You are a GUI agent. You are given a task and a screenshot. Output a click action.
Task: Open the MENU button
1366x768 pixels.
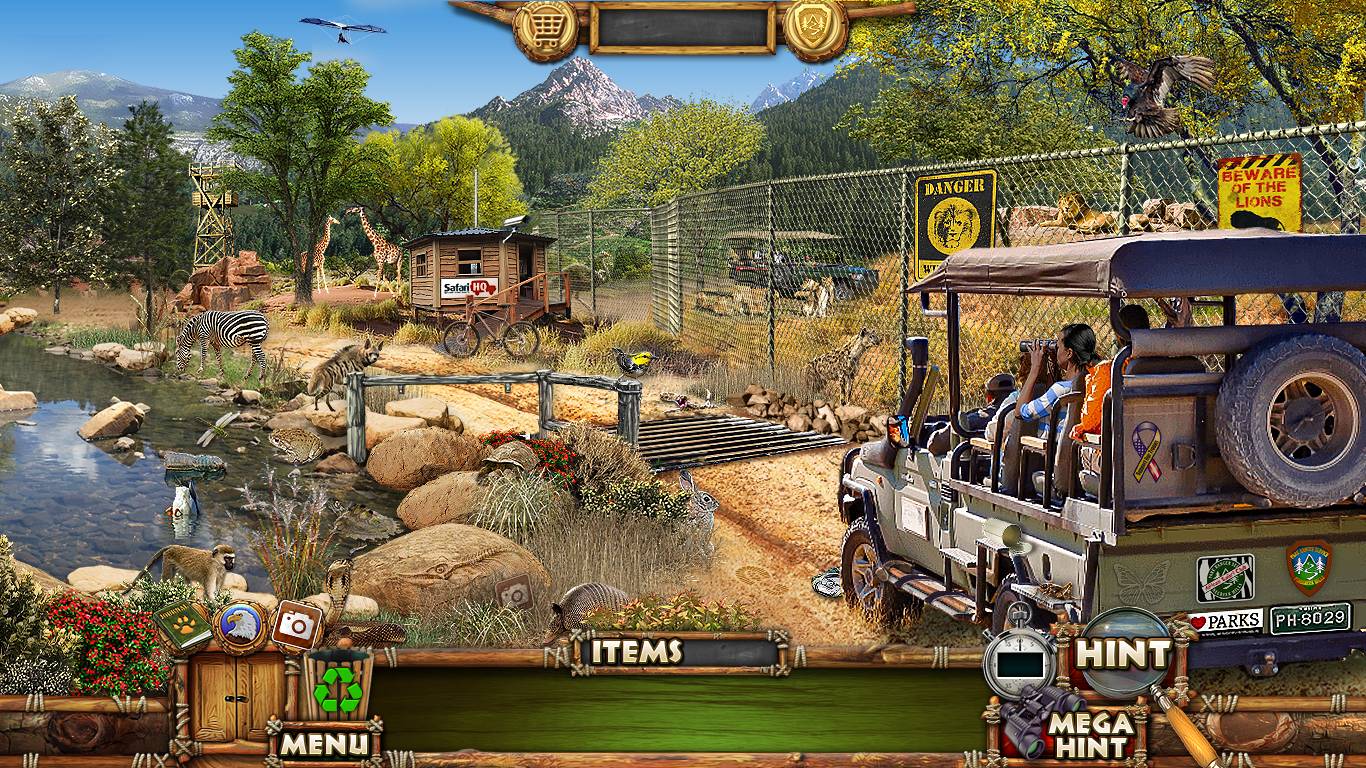point(324,742)
